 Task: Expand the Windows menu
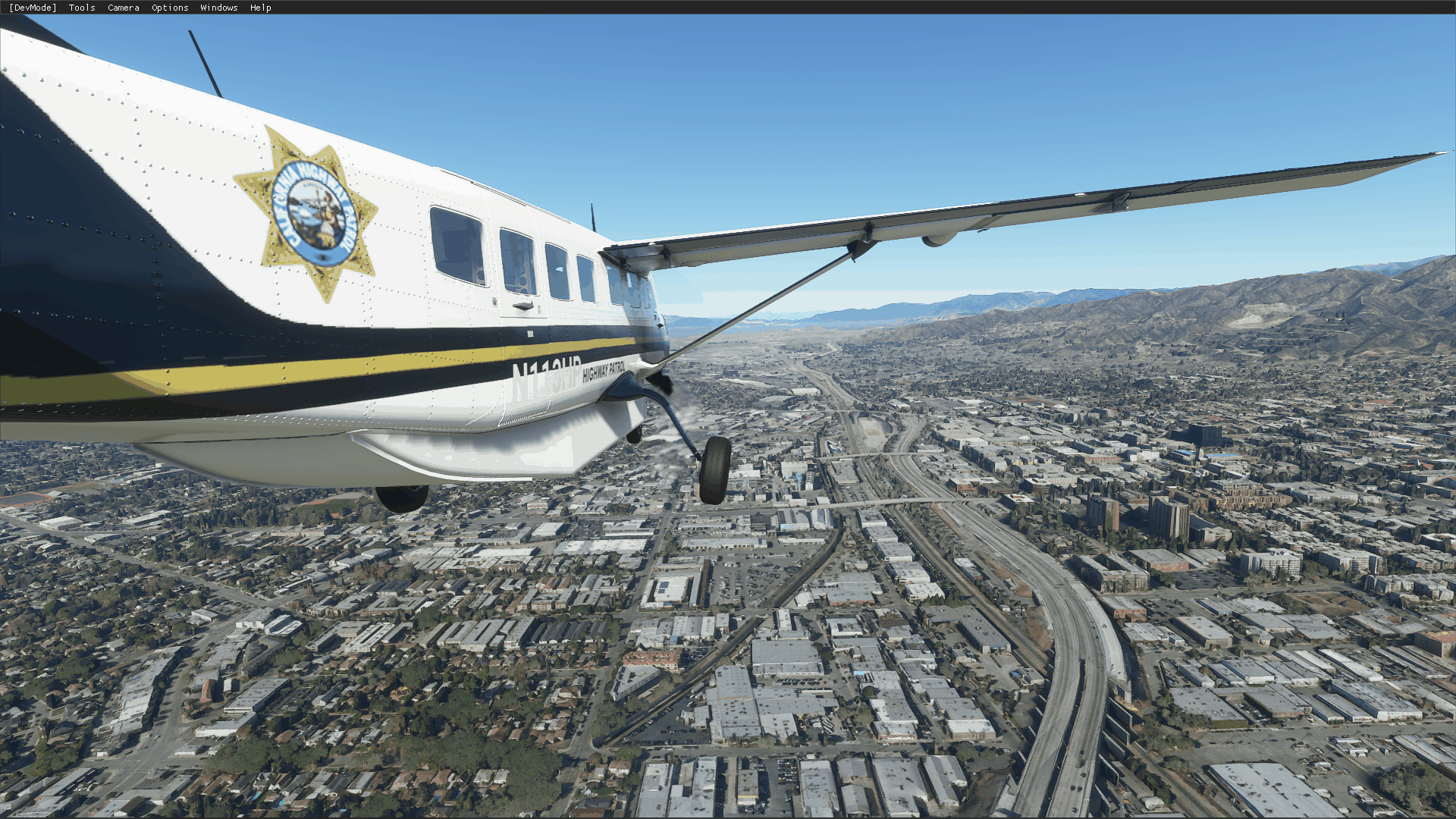[219, 8]
